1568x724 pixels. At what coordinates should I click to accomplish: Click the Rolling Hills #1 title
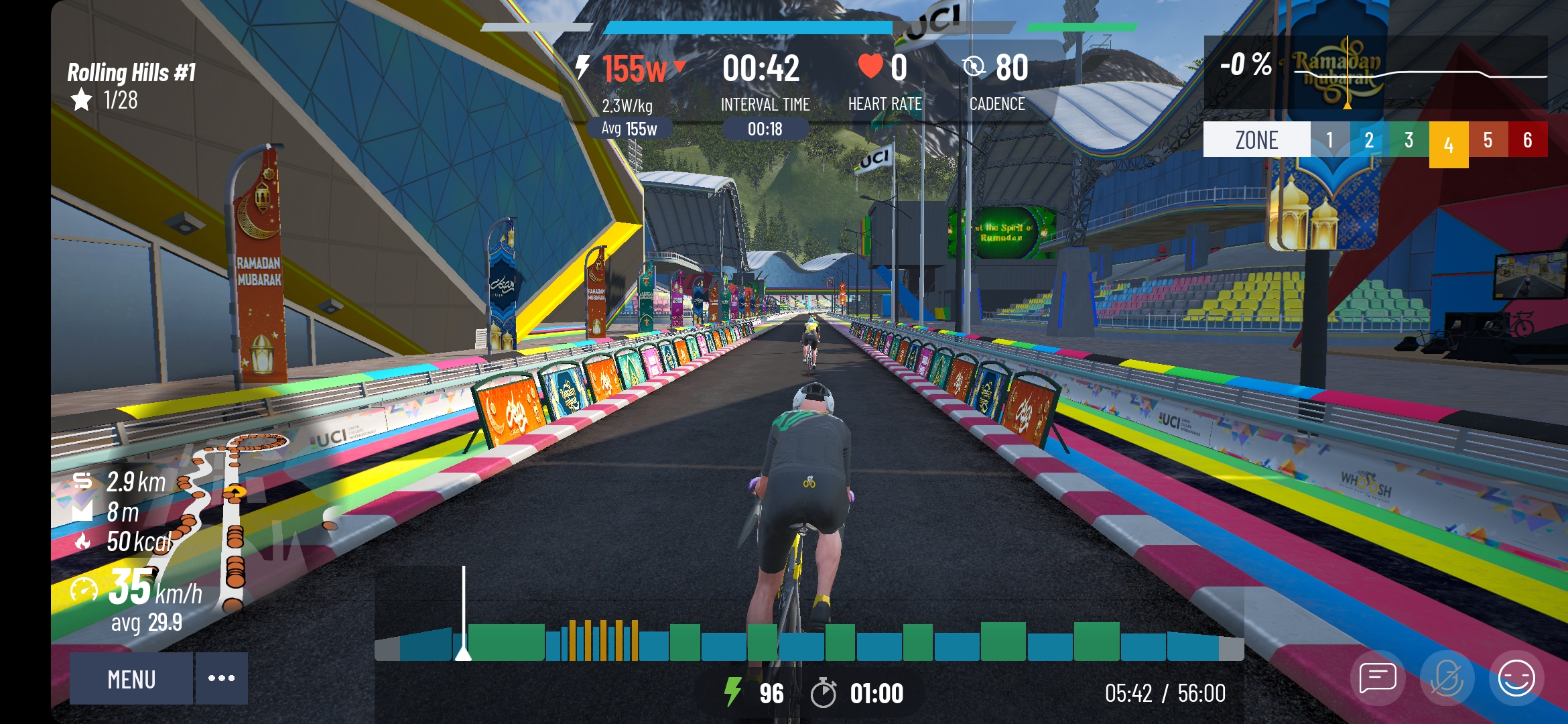point(129,72)
